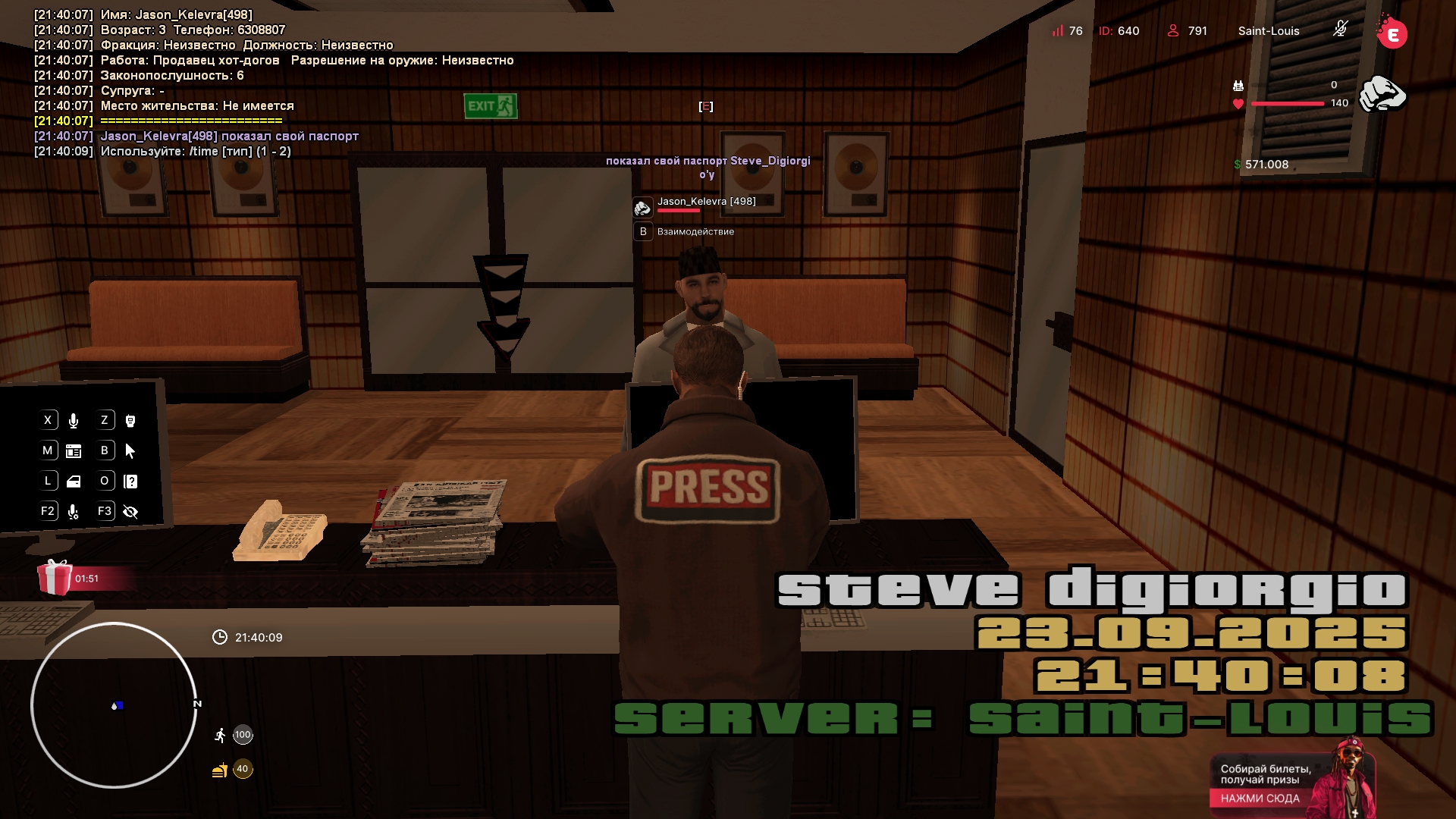The height and width of the screenshot is (819, 1456).
Task: Select the fist weapon icon
Action: (1382, 94)
